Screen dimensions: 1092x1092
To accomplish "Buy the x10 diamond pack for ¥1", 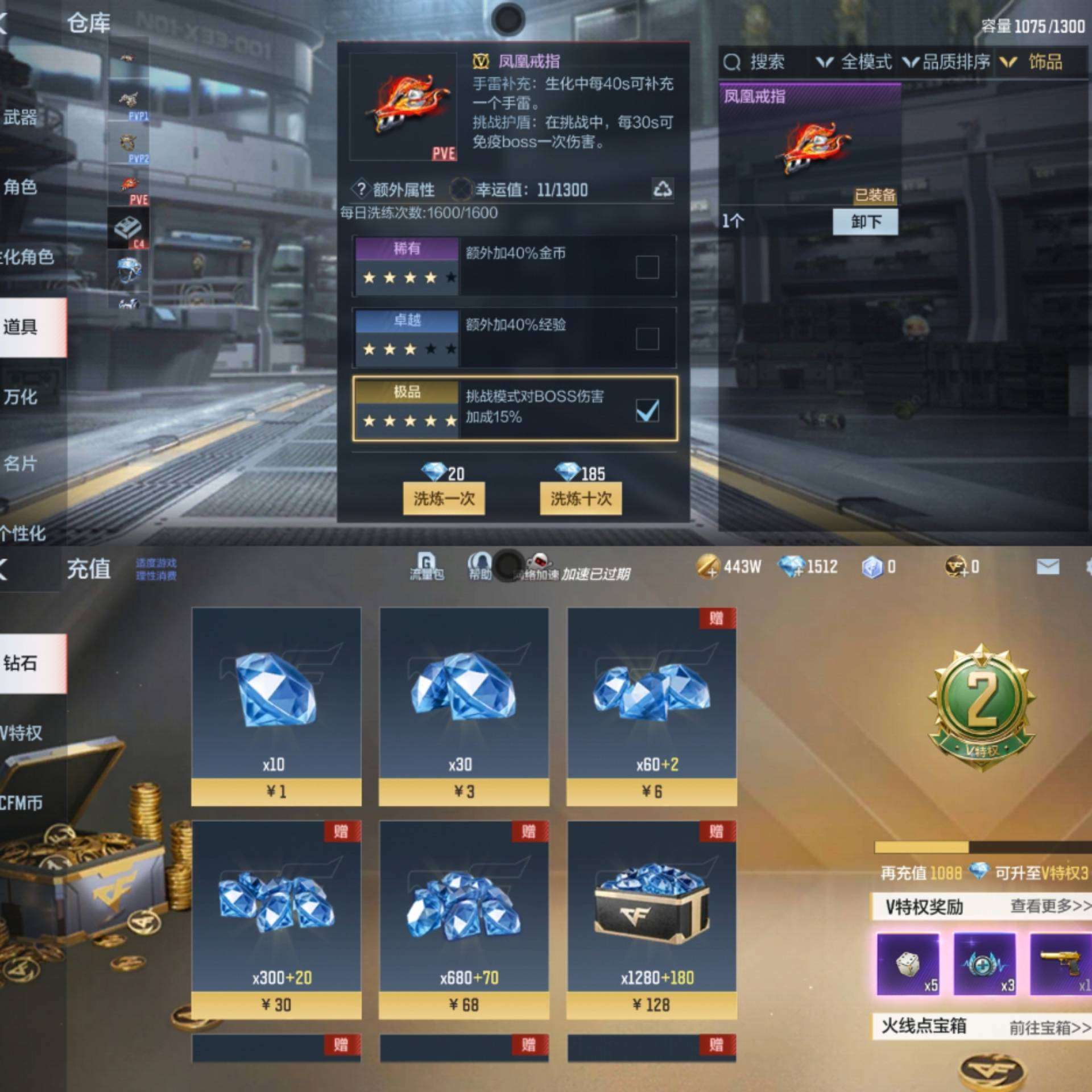I will 276,706.
